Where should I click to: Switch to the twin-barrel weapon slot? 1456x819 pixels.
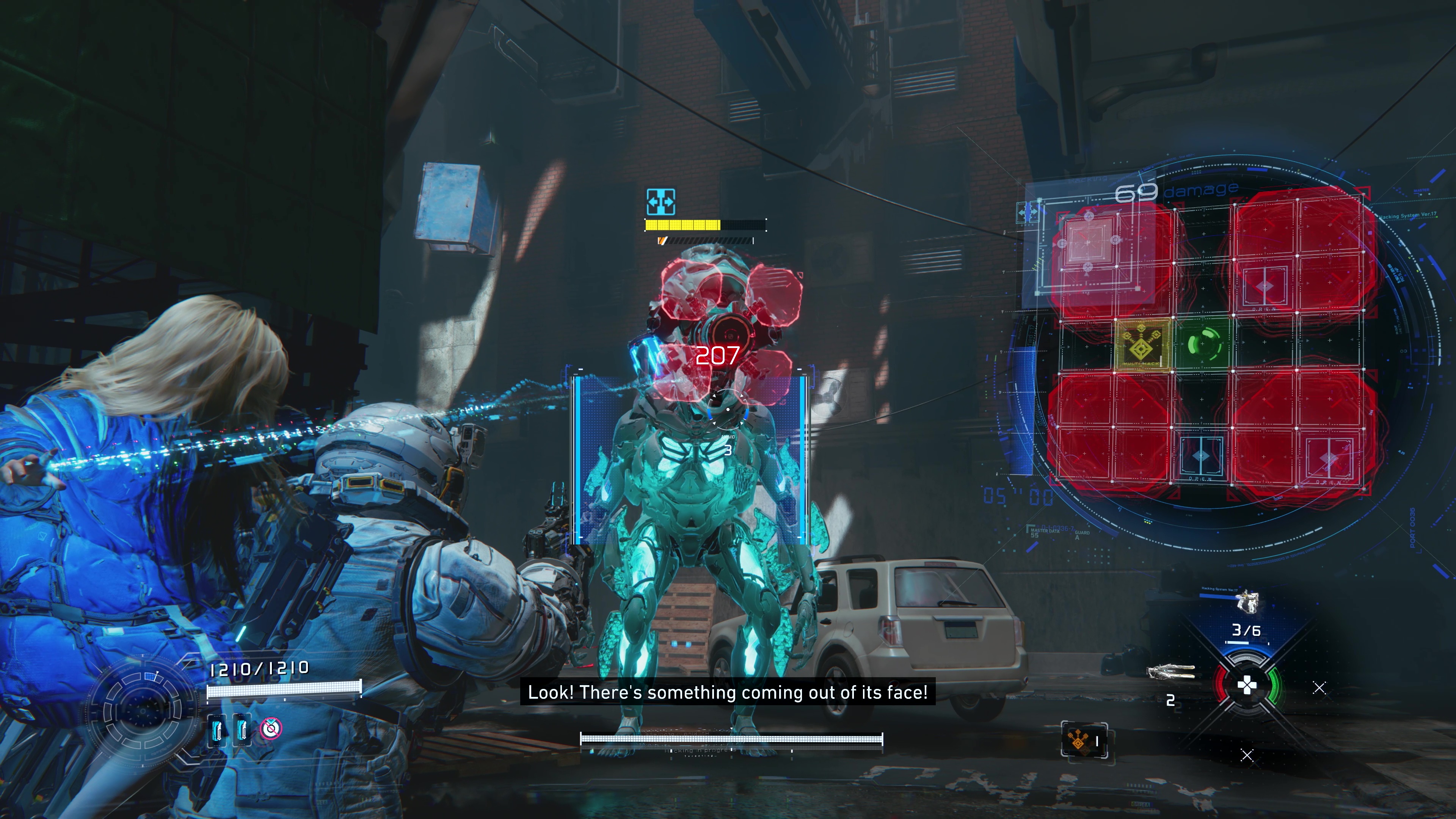[1170, 672]
